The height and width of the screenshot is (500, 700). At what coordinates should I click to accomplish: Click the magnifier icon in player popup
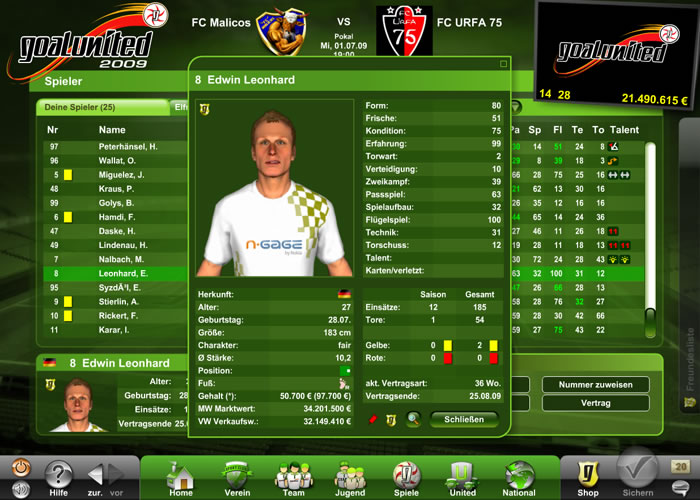pyautogui.click(x=412, y=420)
